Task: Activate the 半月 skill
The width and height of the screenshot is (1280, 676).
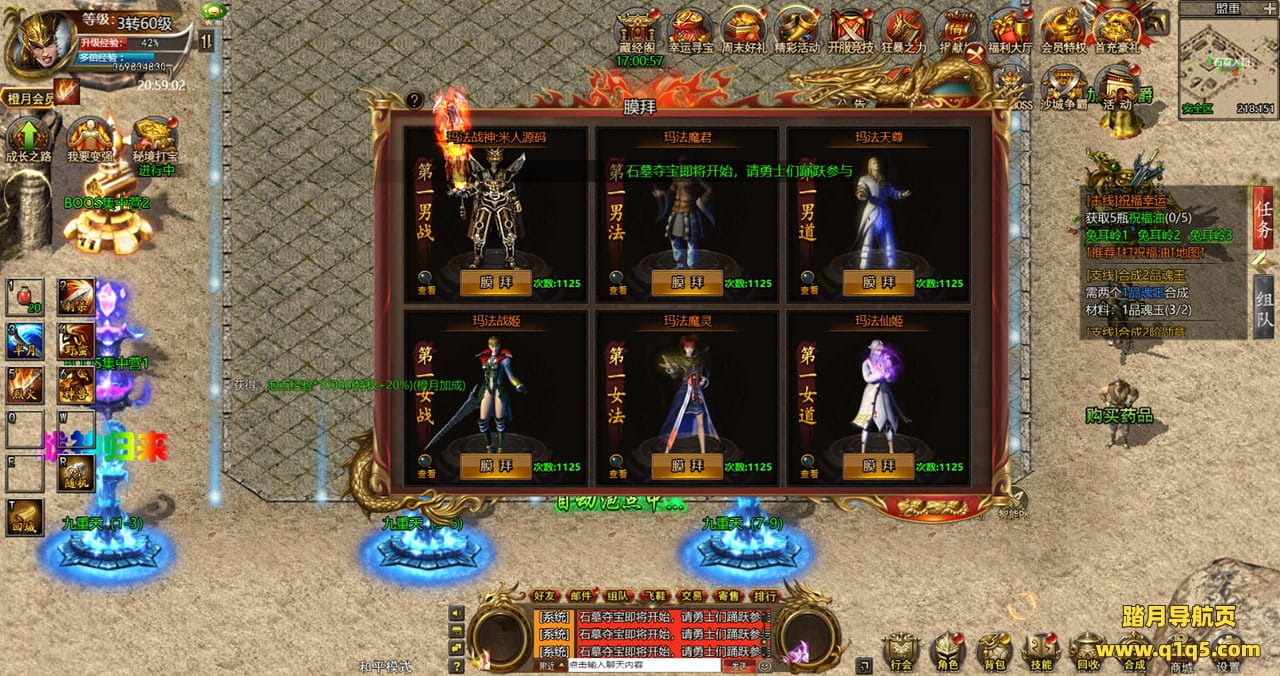Action: coord(25,341)
